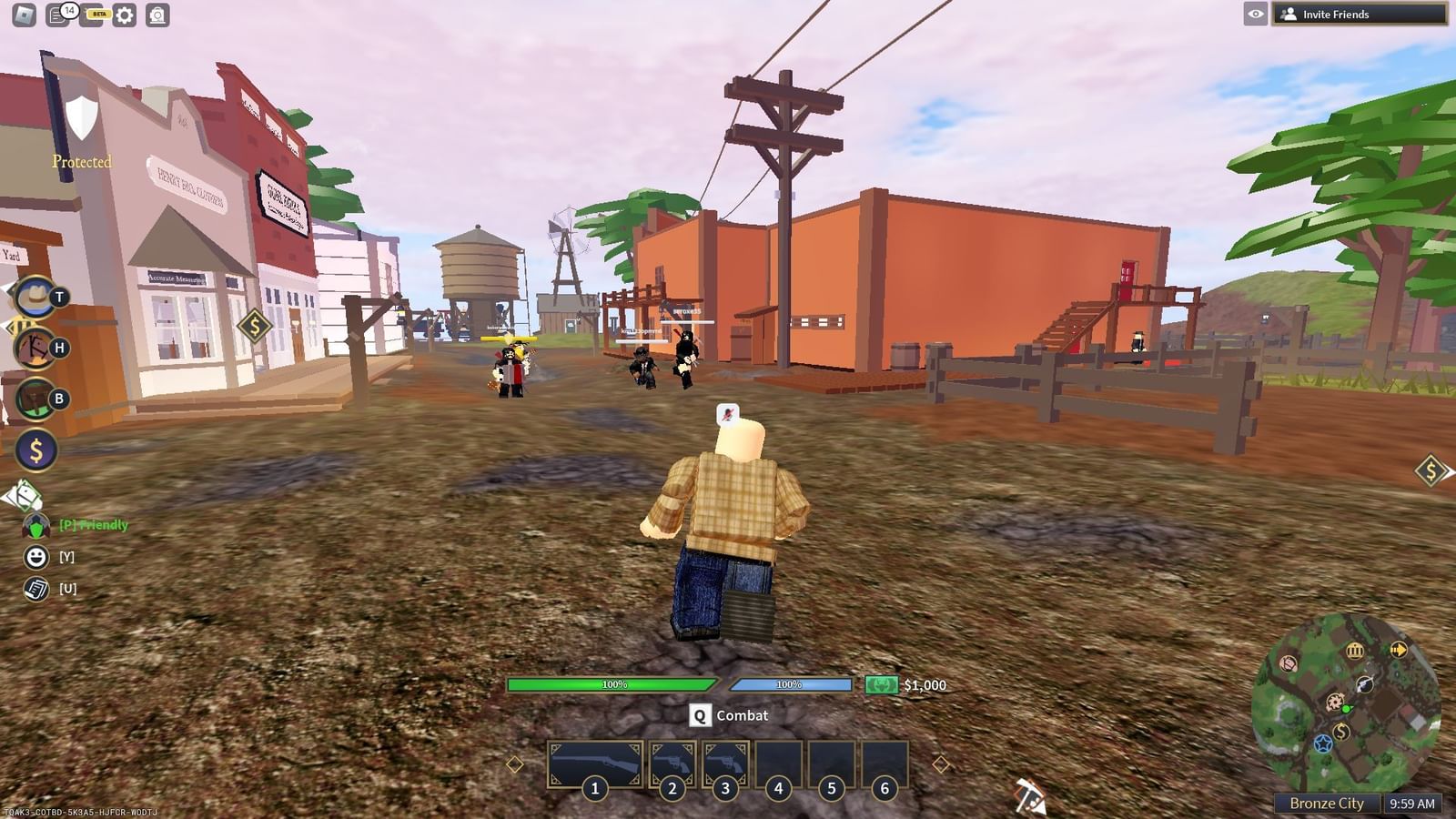Viewport: 1456px width, 819px height.
Task: Expand the diamond arrow left of the hotbar
Action: point(515,763)
